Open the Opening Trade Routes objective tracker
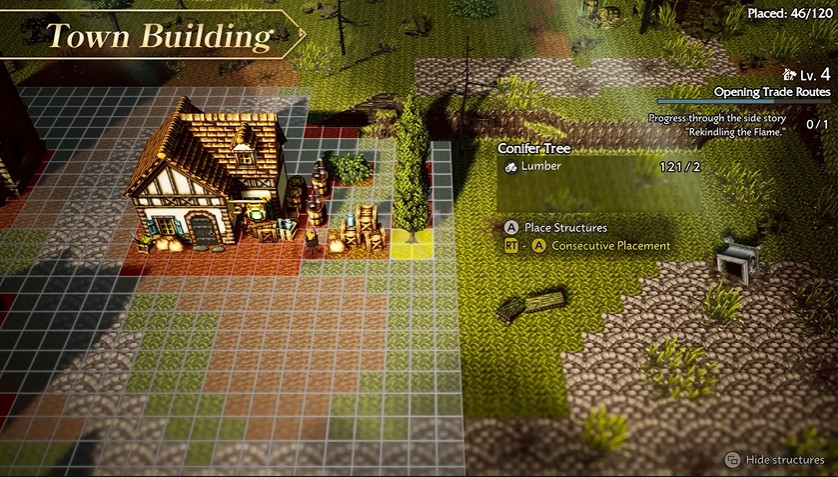This screenshot has width=838, height=477. (x=771, y=92)
